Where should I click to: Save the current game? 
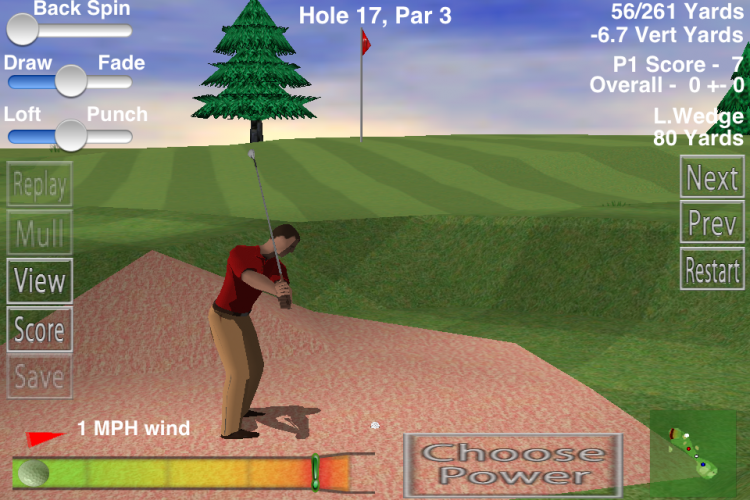click(x=40, y=376)
